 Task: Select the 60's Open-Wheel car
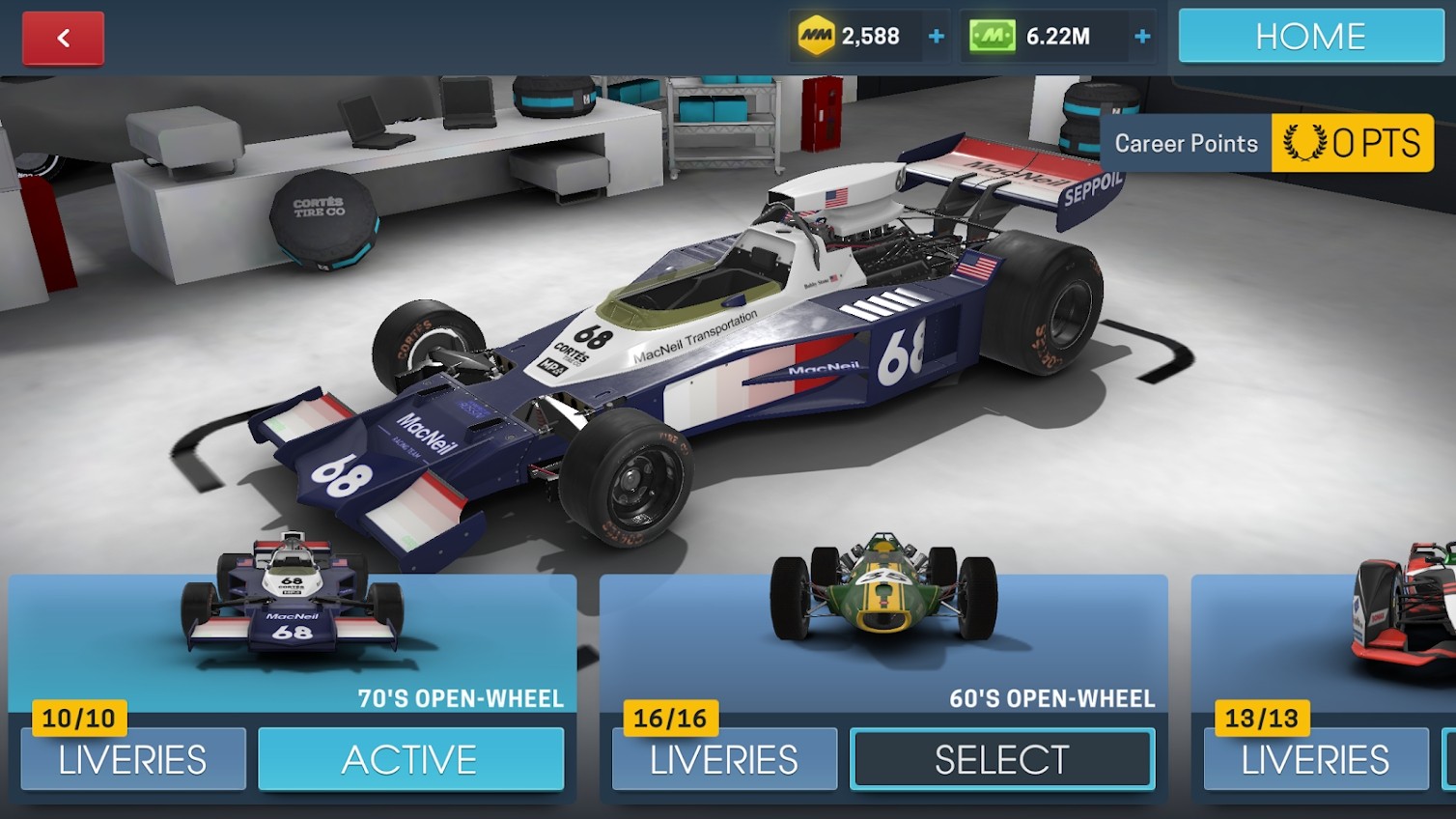click(x=1001, y=759)
